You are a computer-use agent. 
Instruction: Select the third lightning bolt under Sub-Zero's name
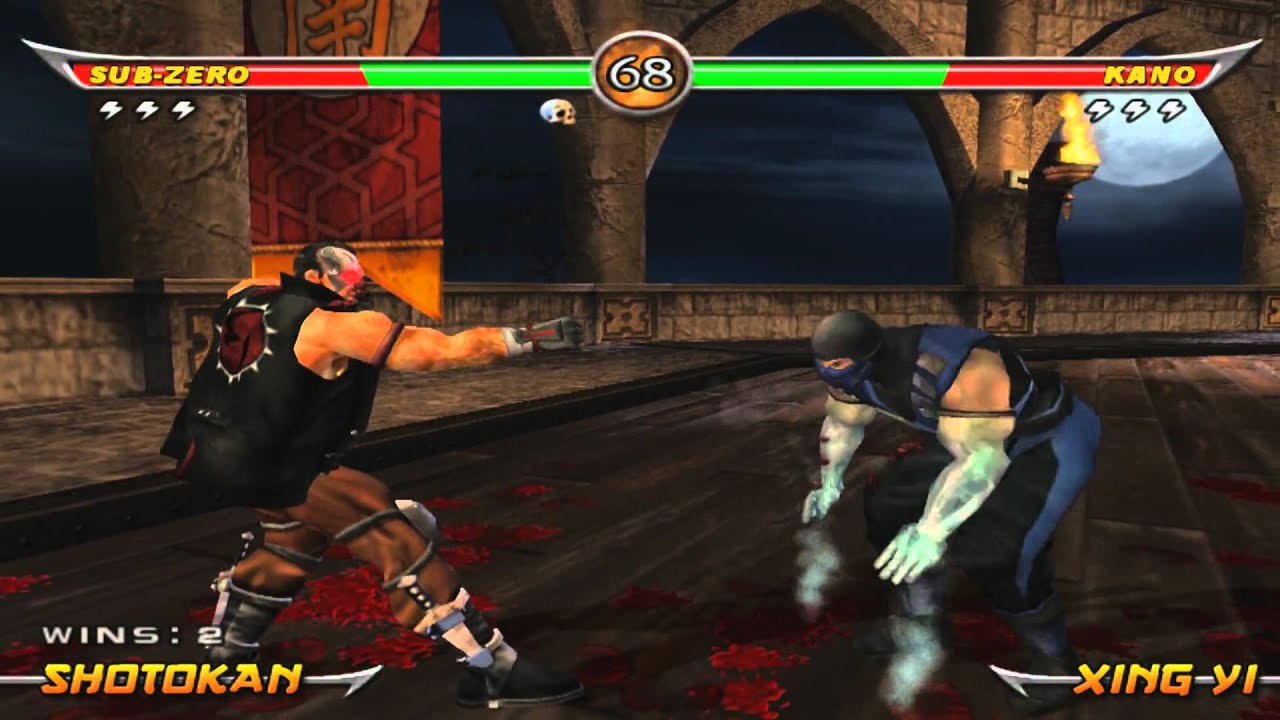click(x=182, y=110)
